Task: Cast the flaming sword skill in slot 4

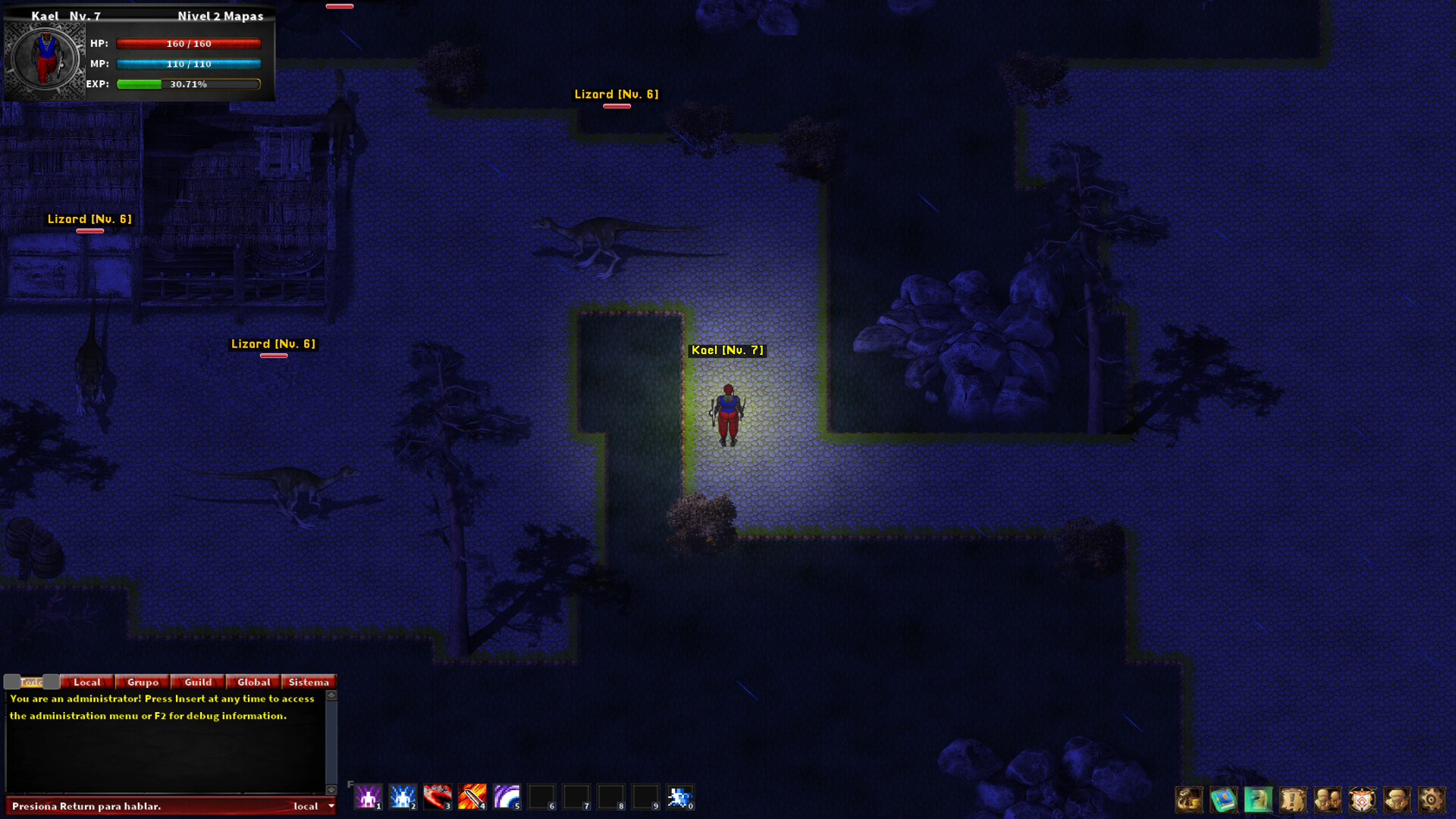Action: click(x=472, y=796)
